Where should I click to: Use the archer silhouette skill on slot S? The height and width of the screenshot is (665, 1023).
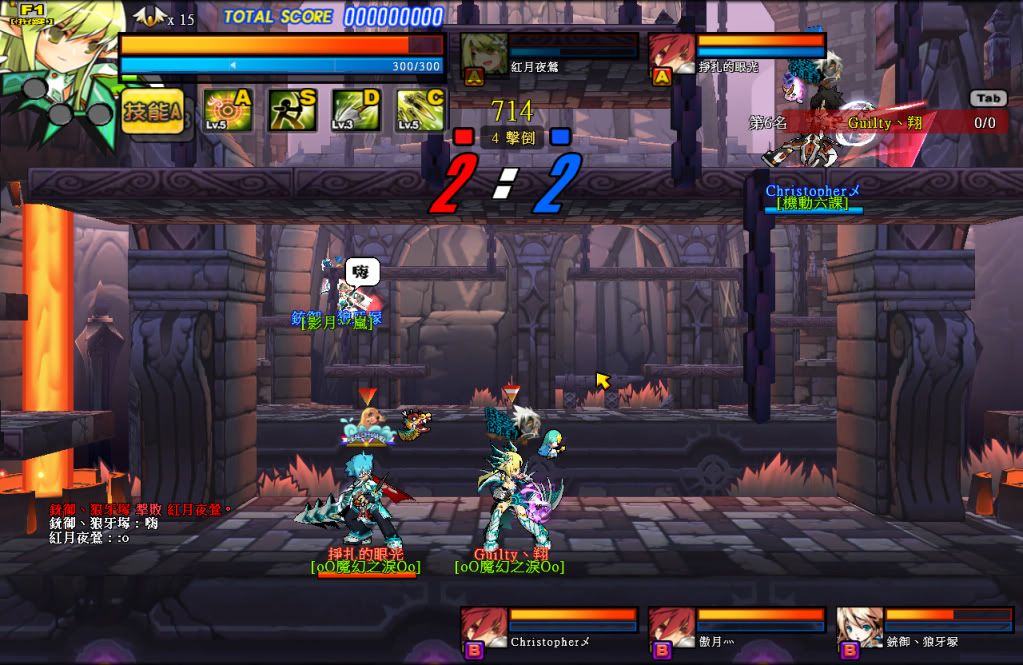click(292, 111)
